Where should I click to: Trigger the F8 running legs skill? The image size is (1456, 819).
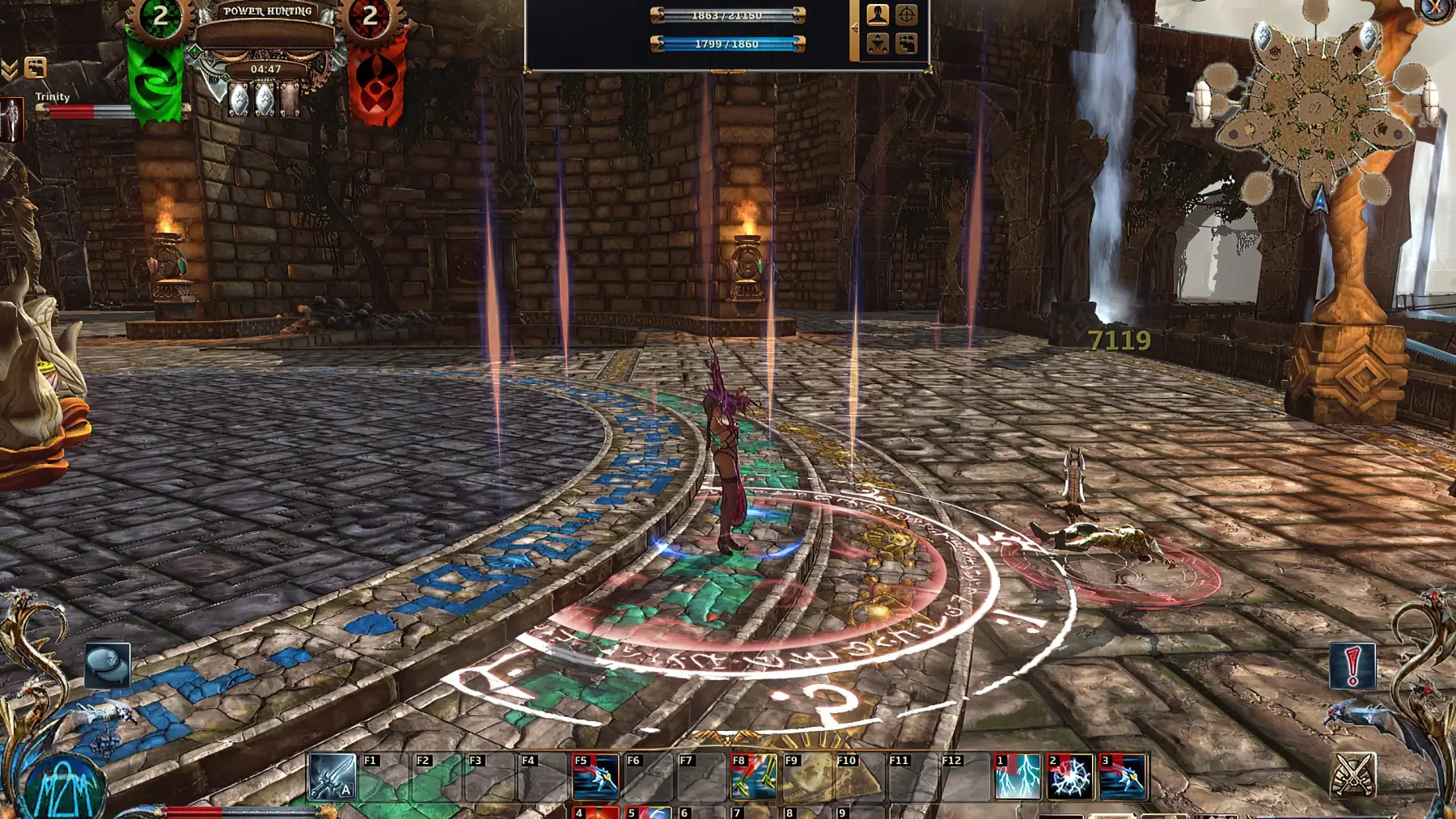pos(753,777)
